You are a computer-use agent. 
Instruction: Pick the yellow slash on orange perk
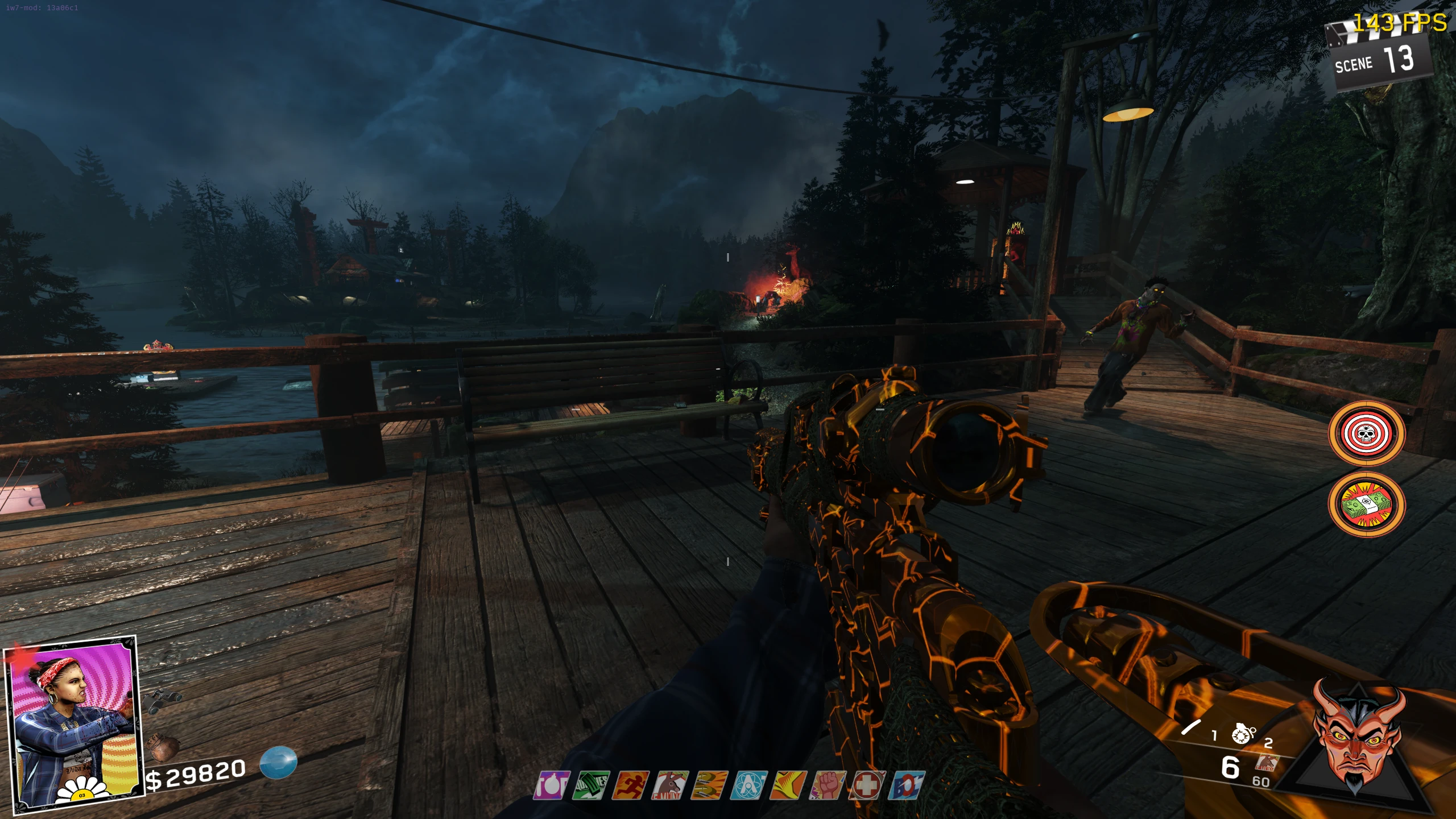coord(789,785)
